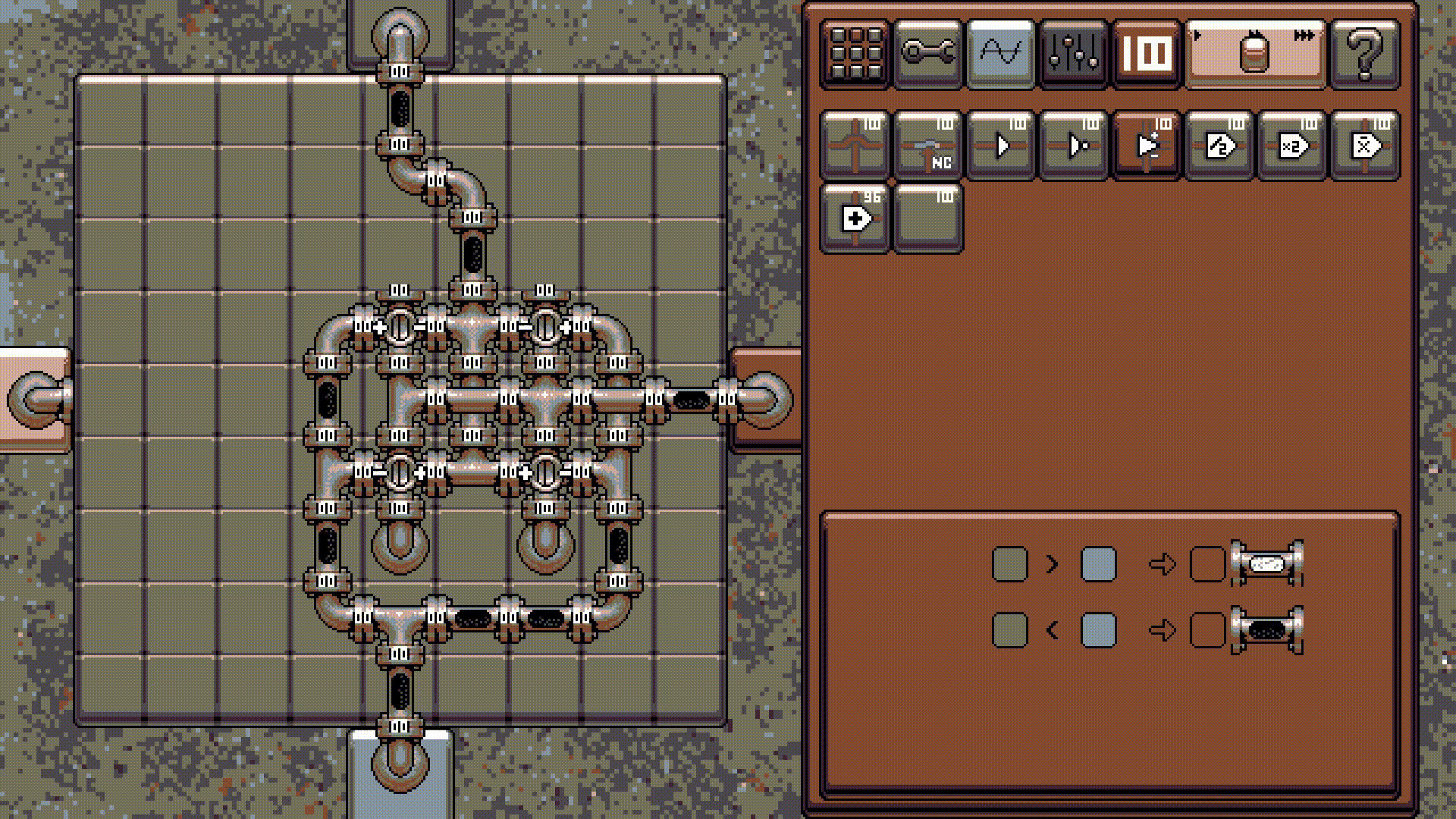Click the output box of the less-than rule

(1207, 629)
